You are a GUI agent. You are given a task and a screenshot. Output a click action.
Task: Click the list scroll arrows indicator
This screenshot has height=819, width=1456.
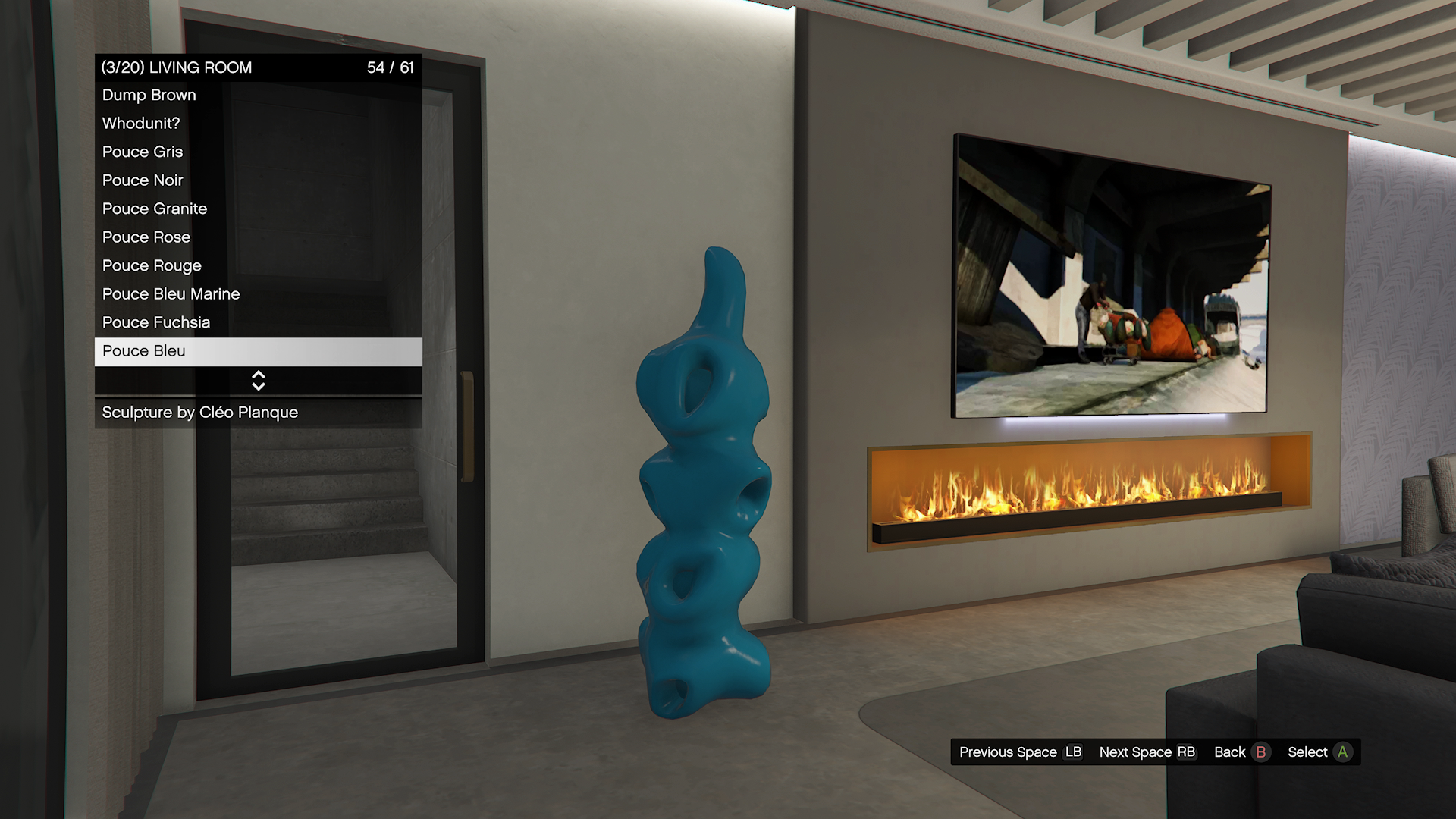click(x=258, y=381)
